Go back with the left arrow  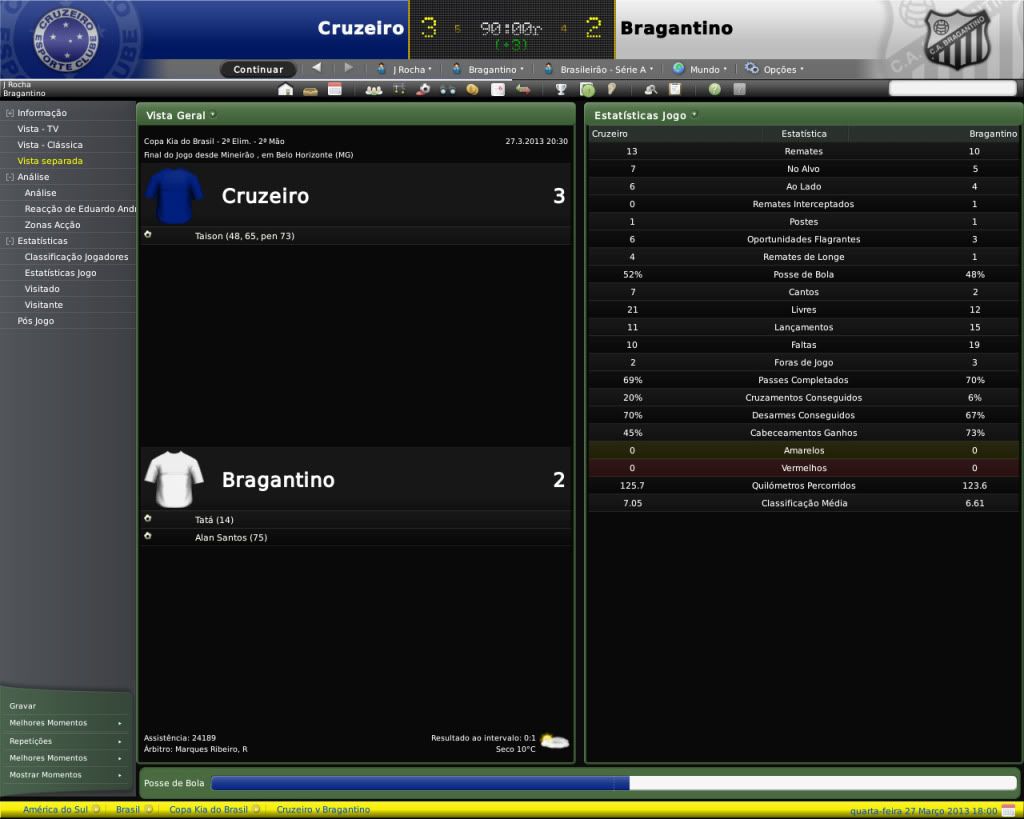[317, 68]
